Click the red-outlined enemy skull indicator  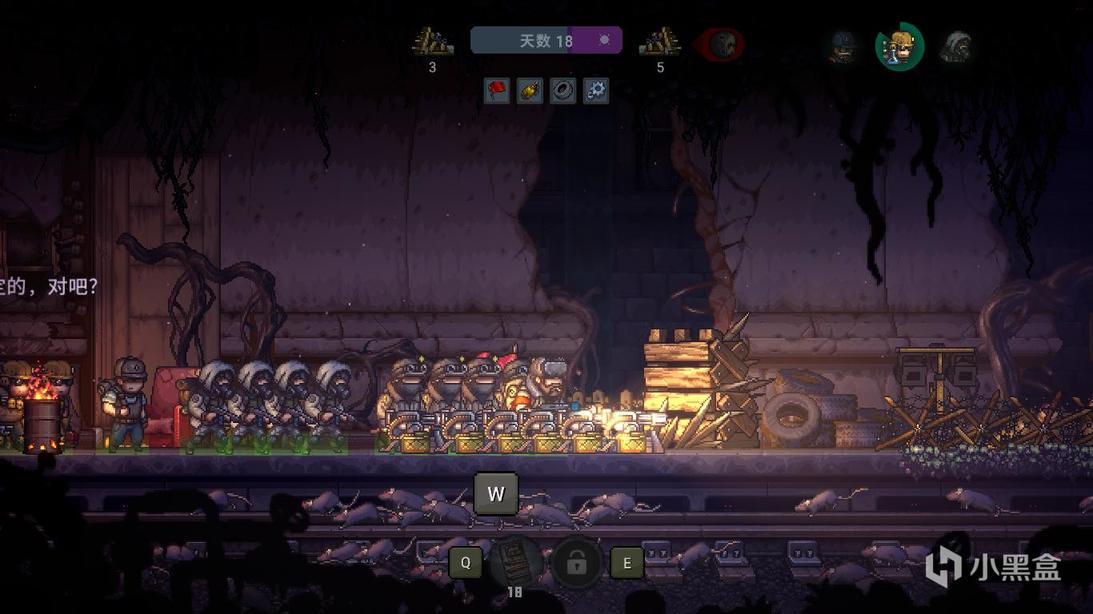[722, 44]
